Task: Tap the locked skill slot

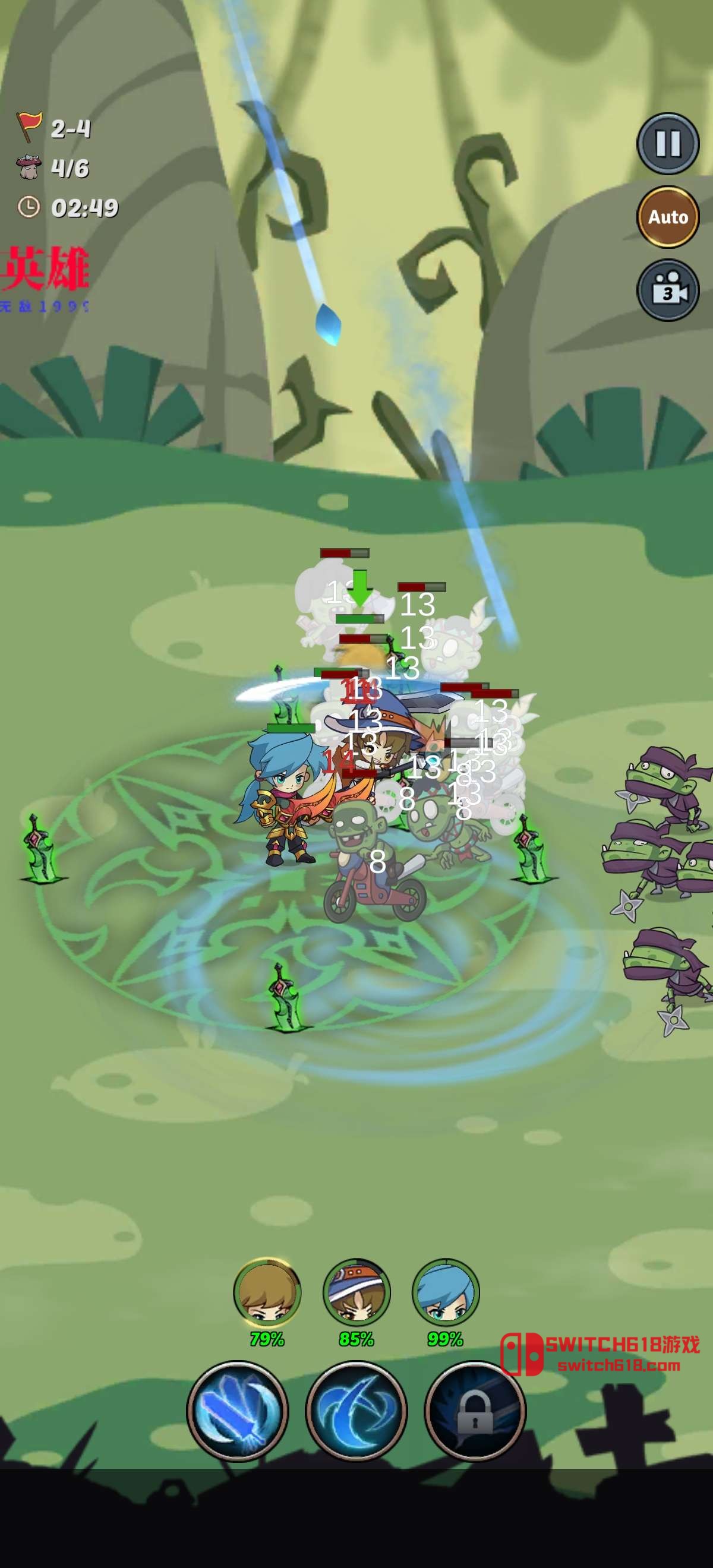Action: tap(475, 1411)
